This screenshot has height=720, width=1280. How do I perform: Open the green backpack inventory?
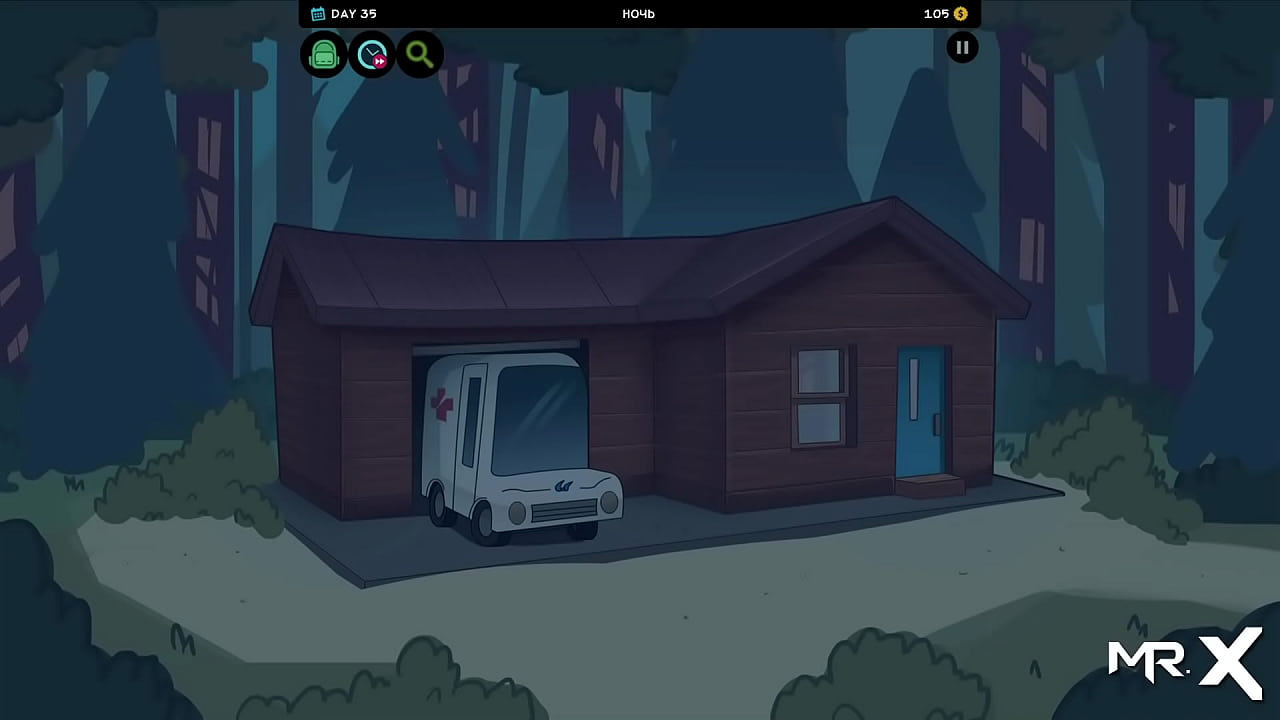click(x=323, y=54)
